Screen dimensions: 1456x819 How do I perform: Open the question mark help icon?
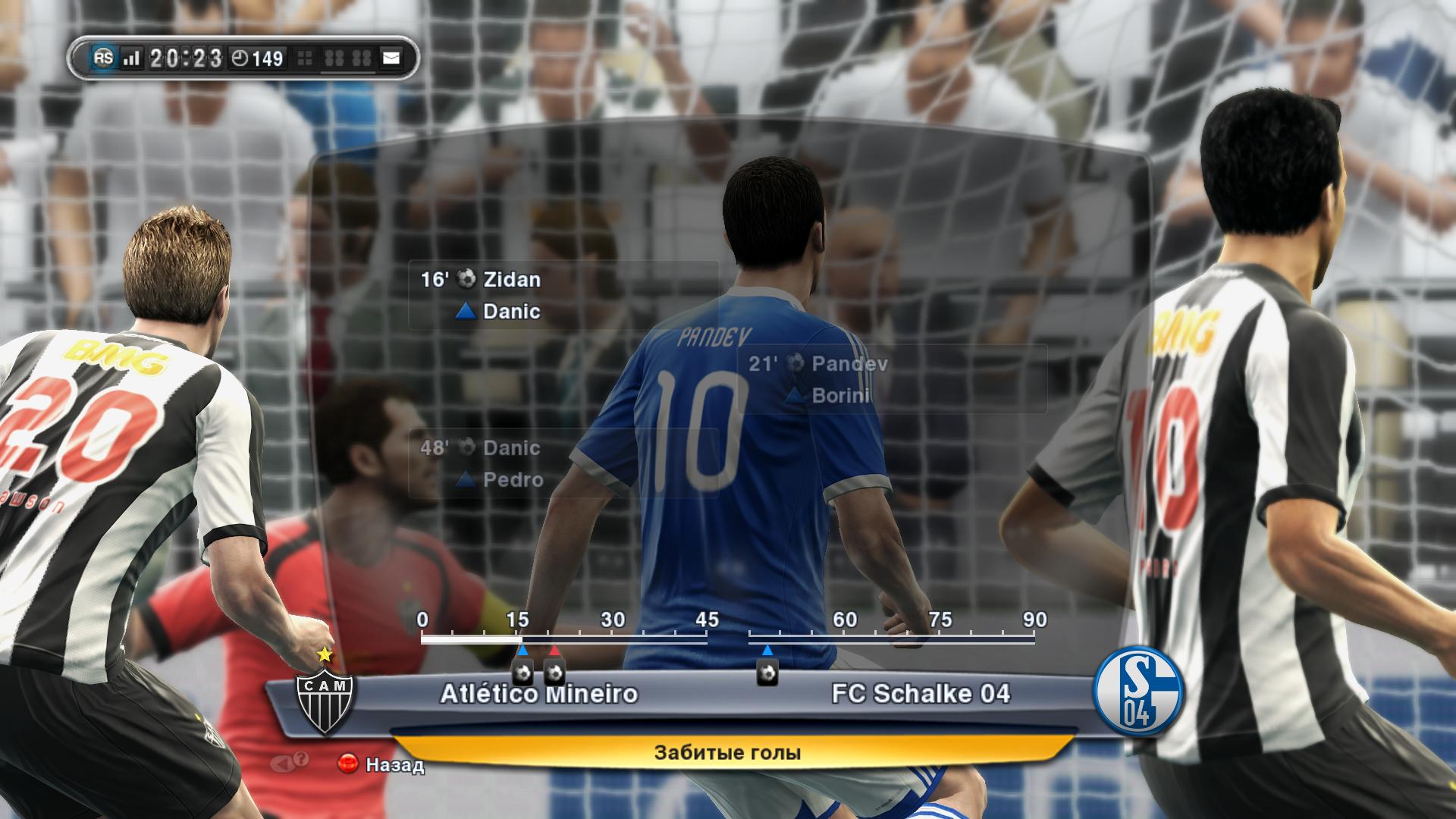(x=300, y=760)
